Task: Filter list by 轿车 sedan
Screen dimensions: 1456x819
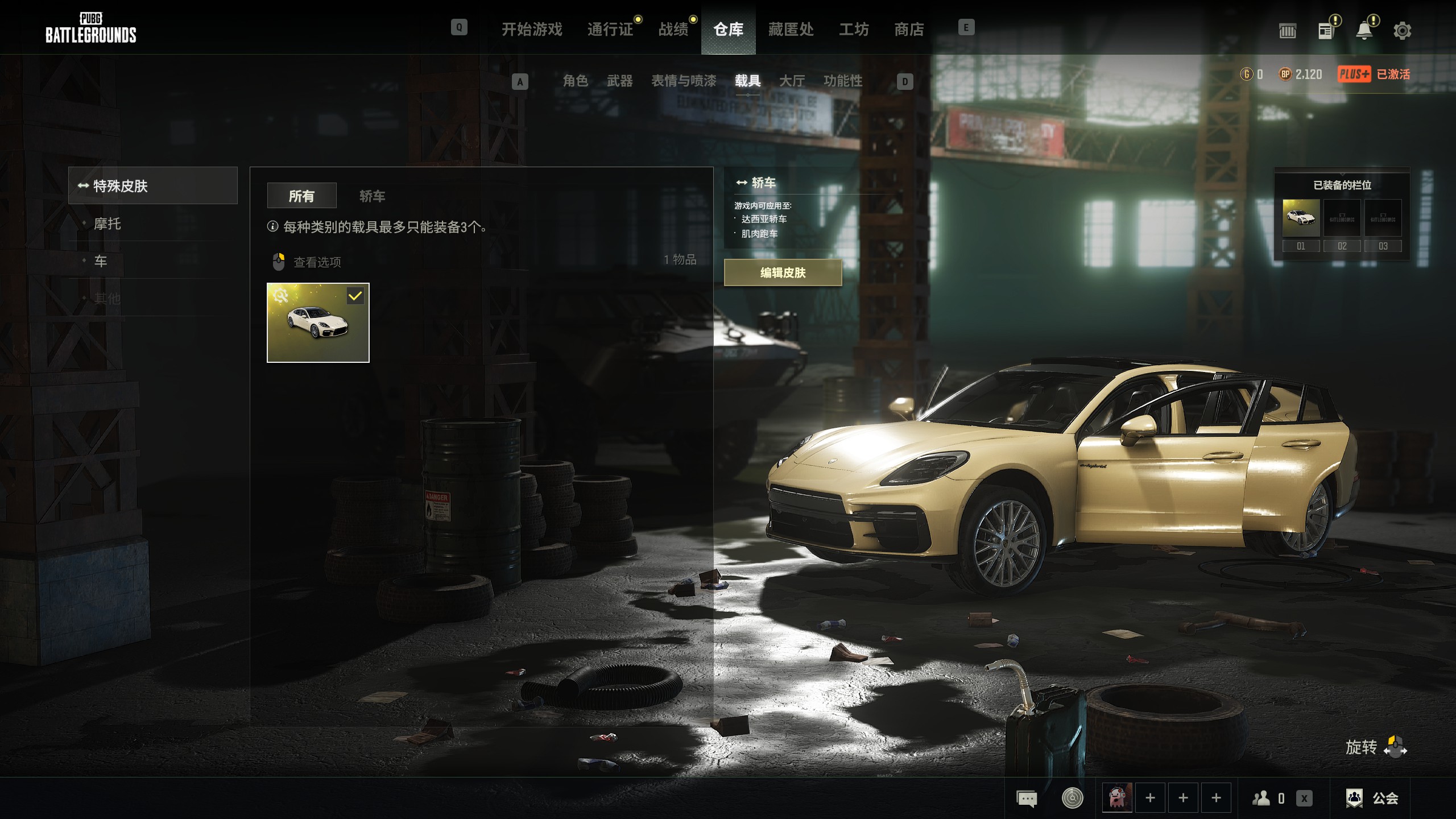Action: (x=372, y=196)
